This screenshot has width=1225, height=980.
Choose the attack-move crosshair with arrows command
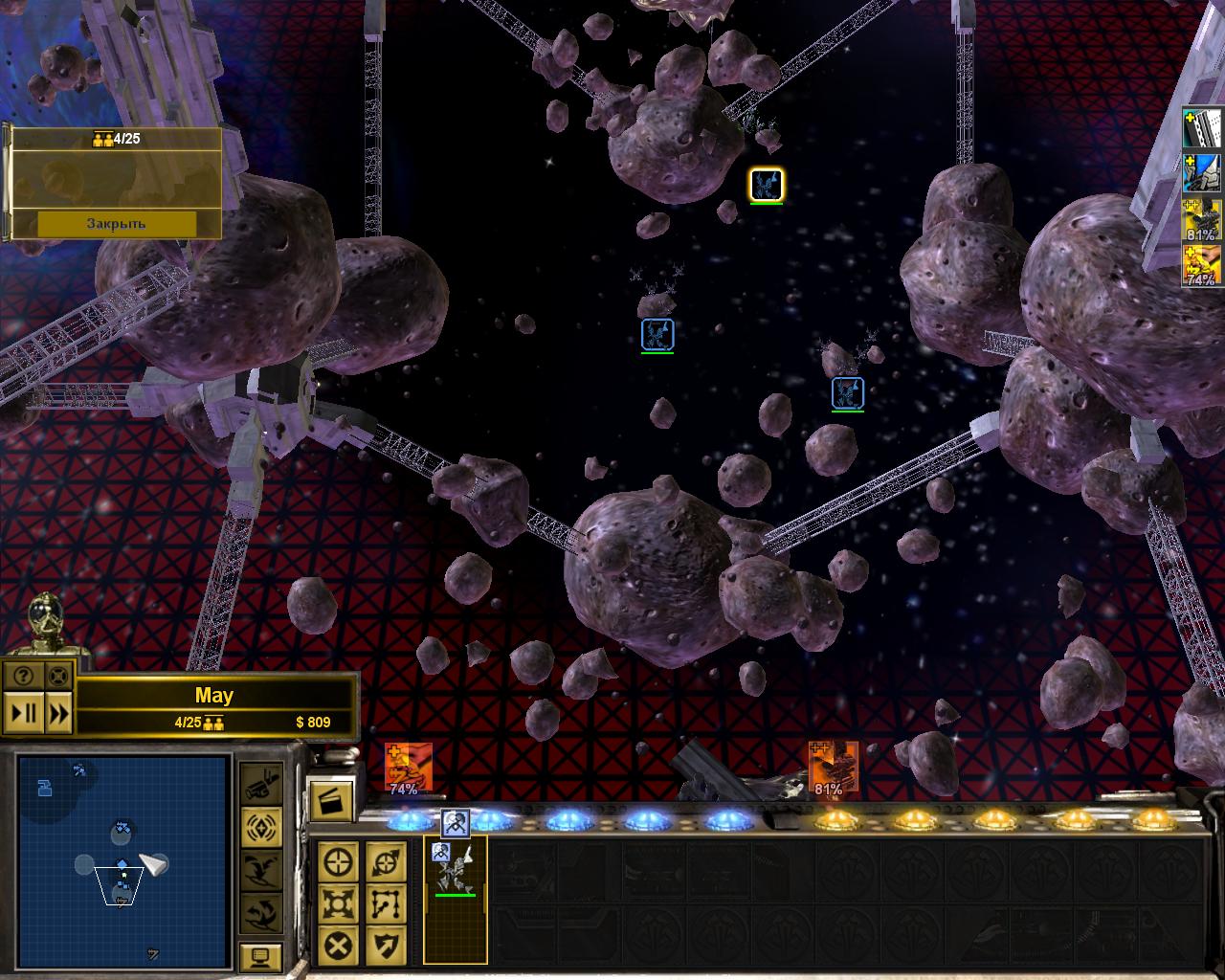(386, 861)
